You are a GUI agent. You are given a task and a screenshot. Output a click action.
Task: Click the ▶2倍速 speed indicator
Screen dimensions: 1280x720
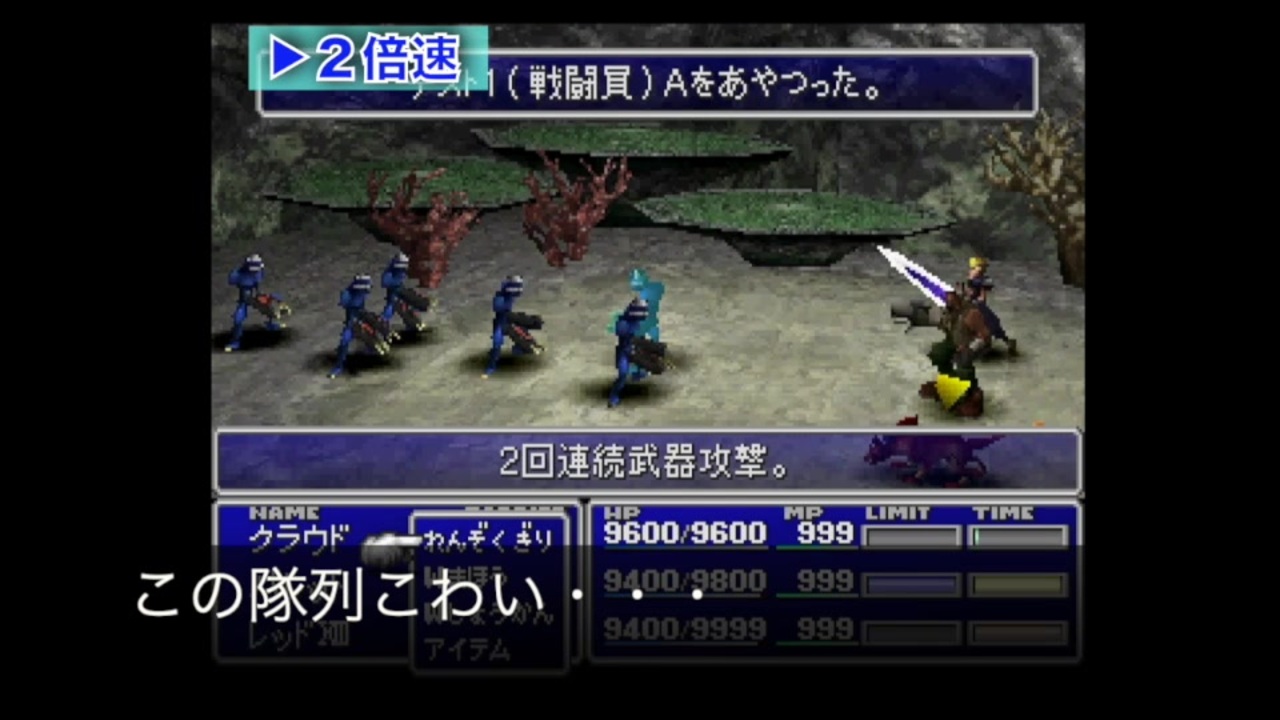click(367, 59)
